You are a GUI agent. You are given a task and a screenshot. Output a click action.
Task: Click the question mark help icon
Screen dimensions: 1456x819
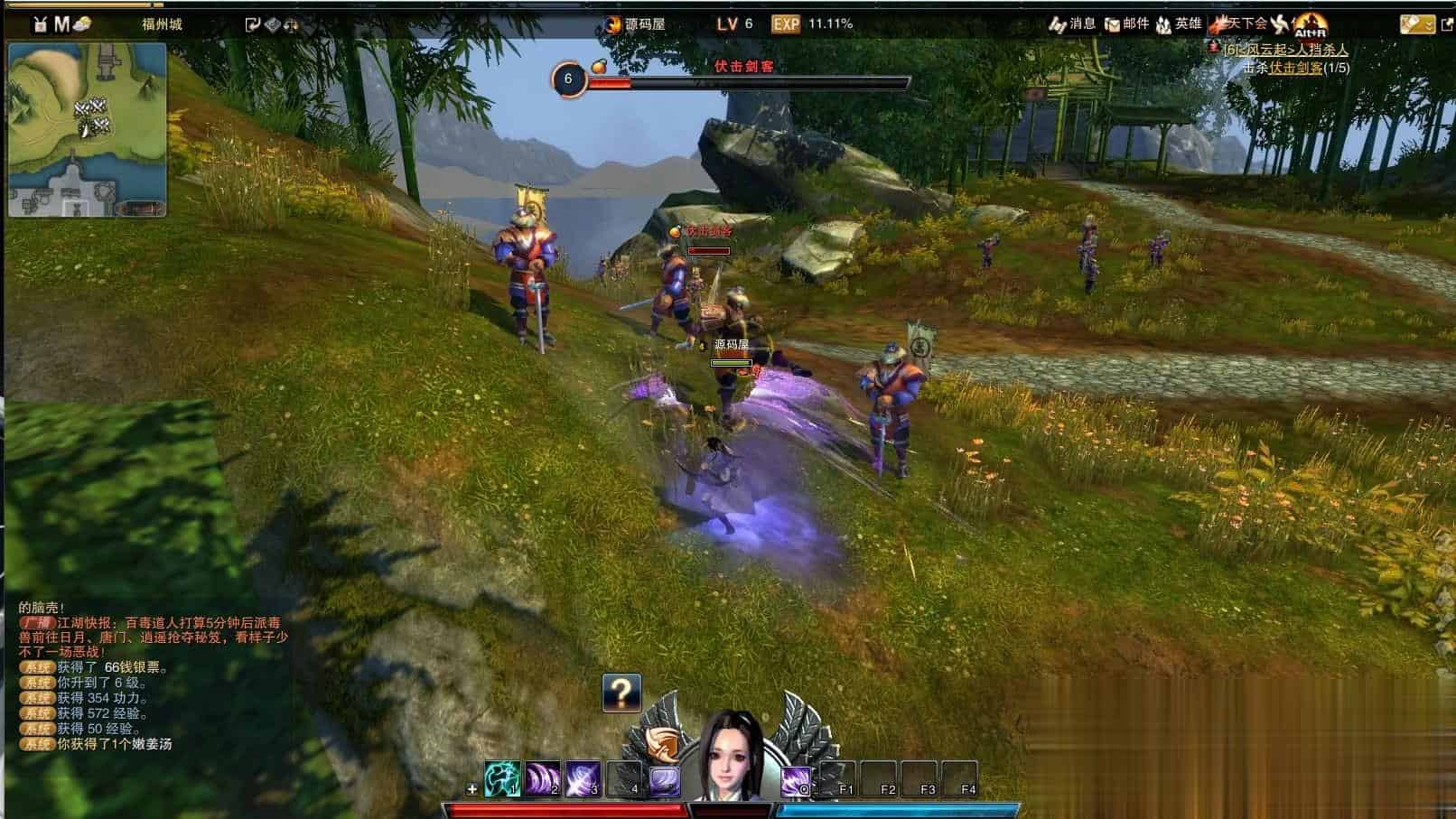pos(621,693)
